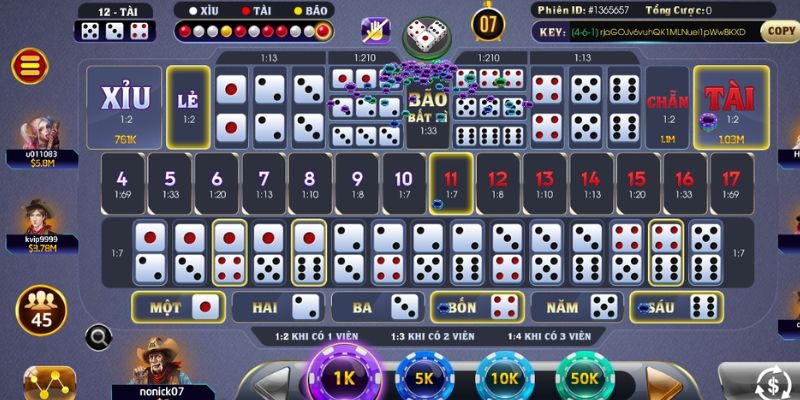Copy the session key
This screenshot has height=400, width=800.
click(779, 31)
